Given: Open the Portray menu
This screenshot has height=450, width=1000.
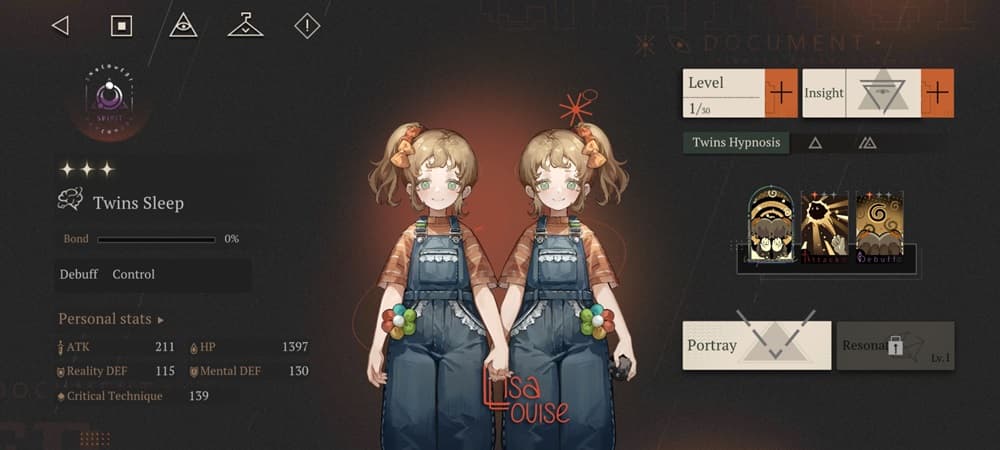Looking at the screenshot, I should (x=756, y=345).
